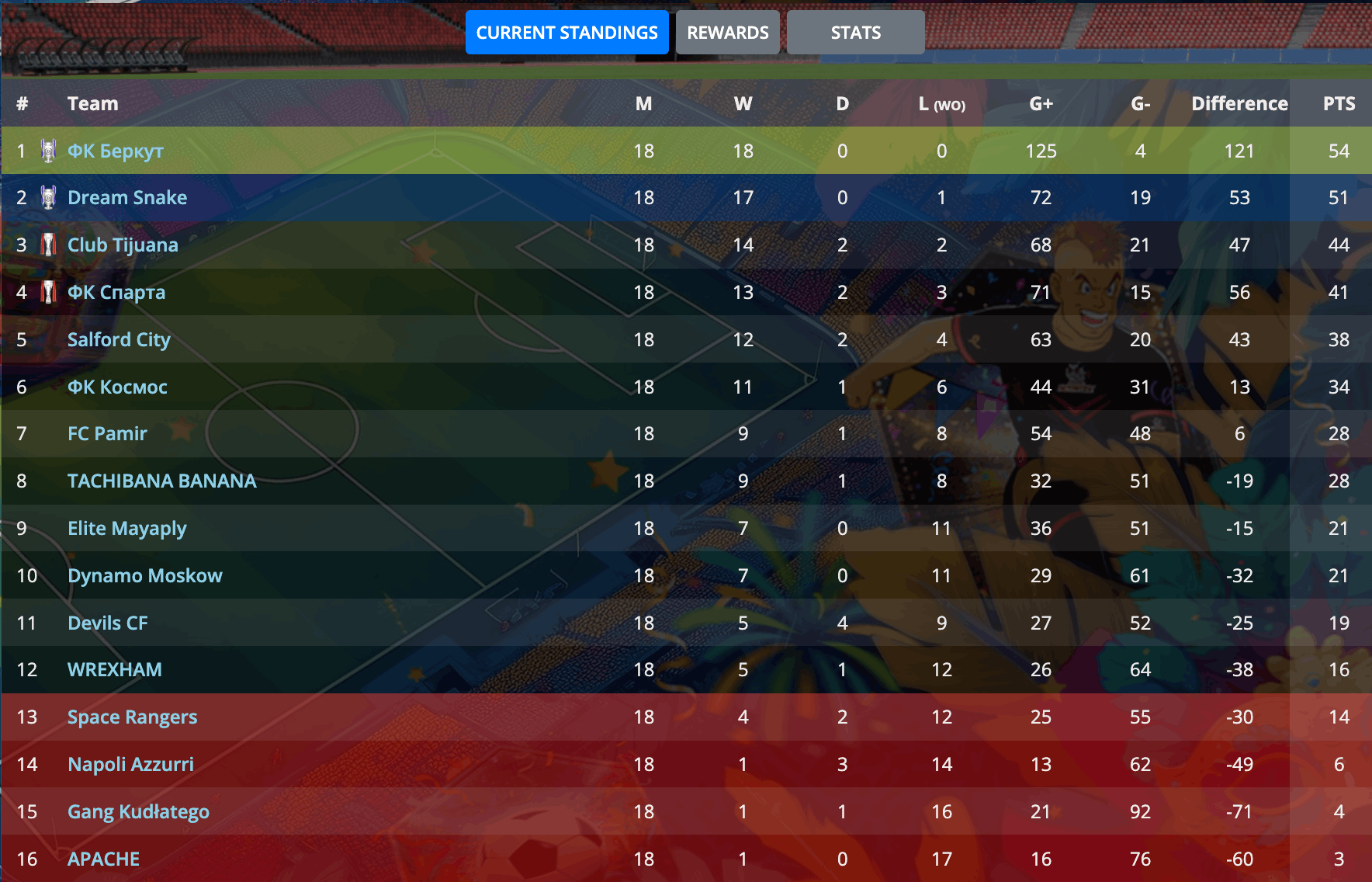
Task: View Club Tijuana's team profile
Action: [123, 245]
